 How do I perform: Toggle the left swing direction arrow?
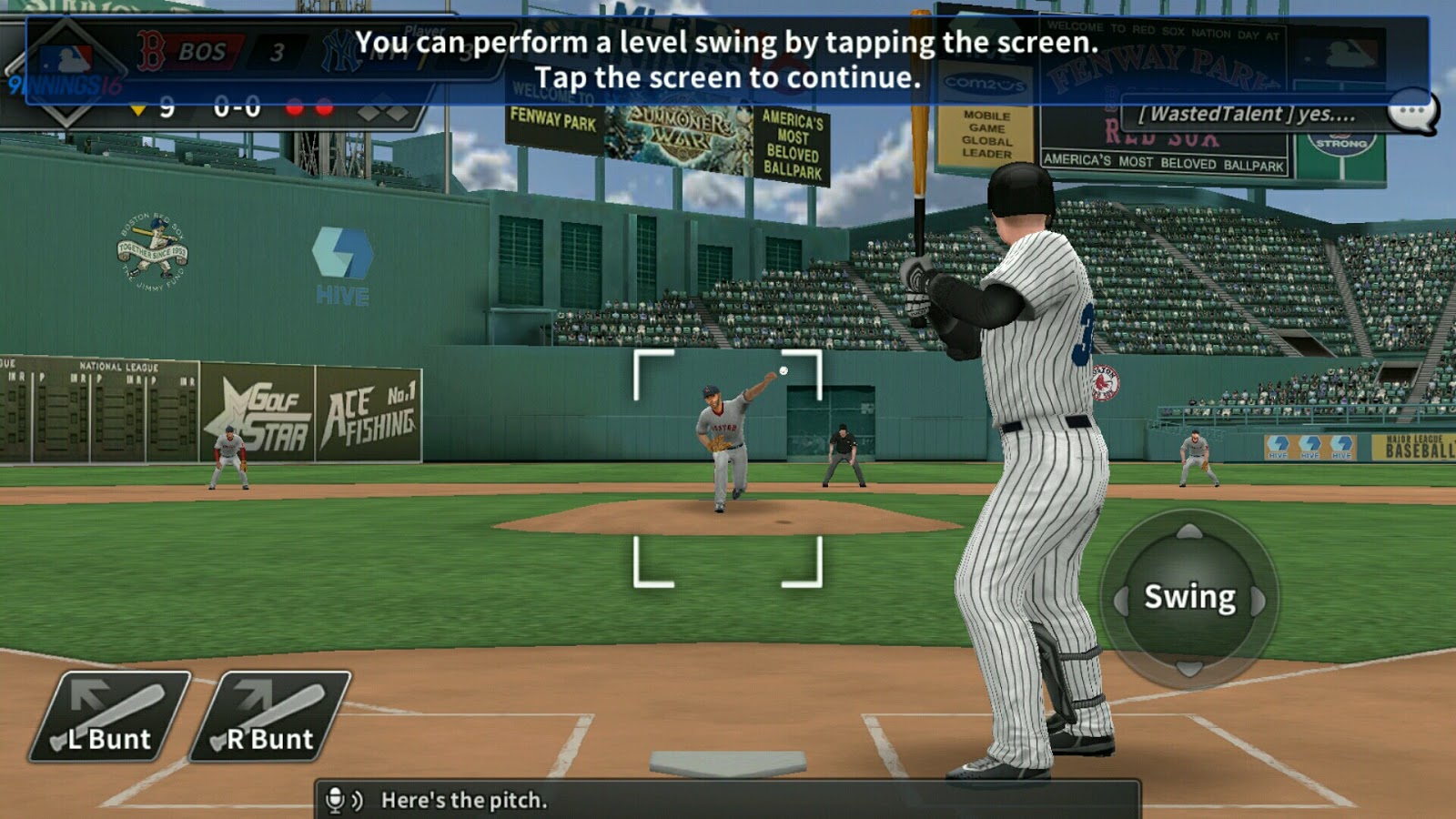point(1119,599)
